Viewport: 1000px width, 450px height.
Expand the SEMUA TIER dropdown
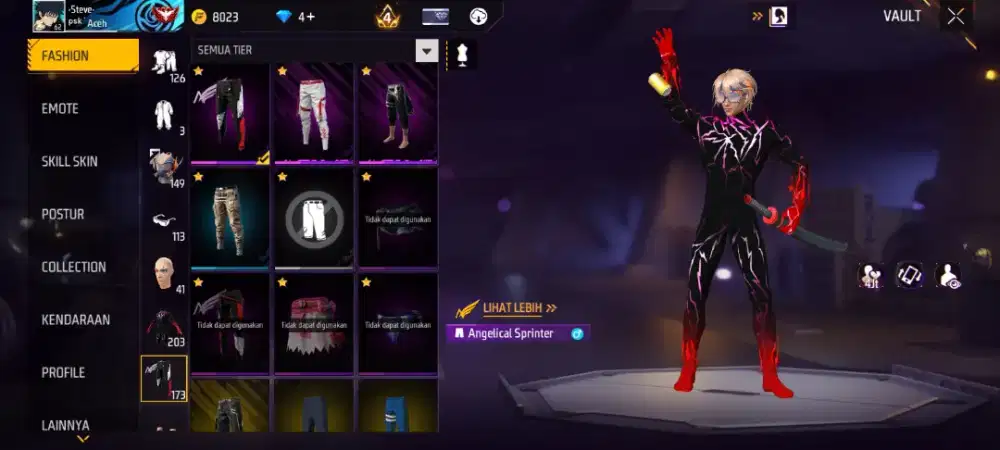tap(427, 51)
